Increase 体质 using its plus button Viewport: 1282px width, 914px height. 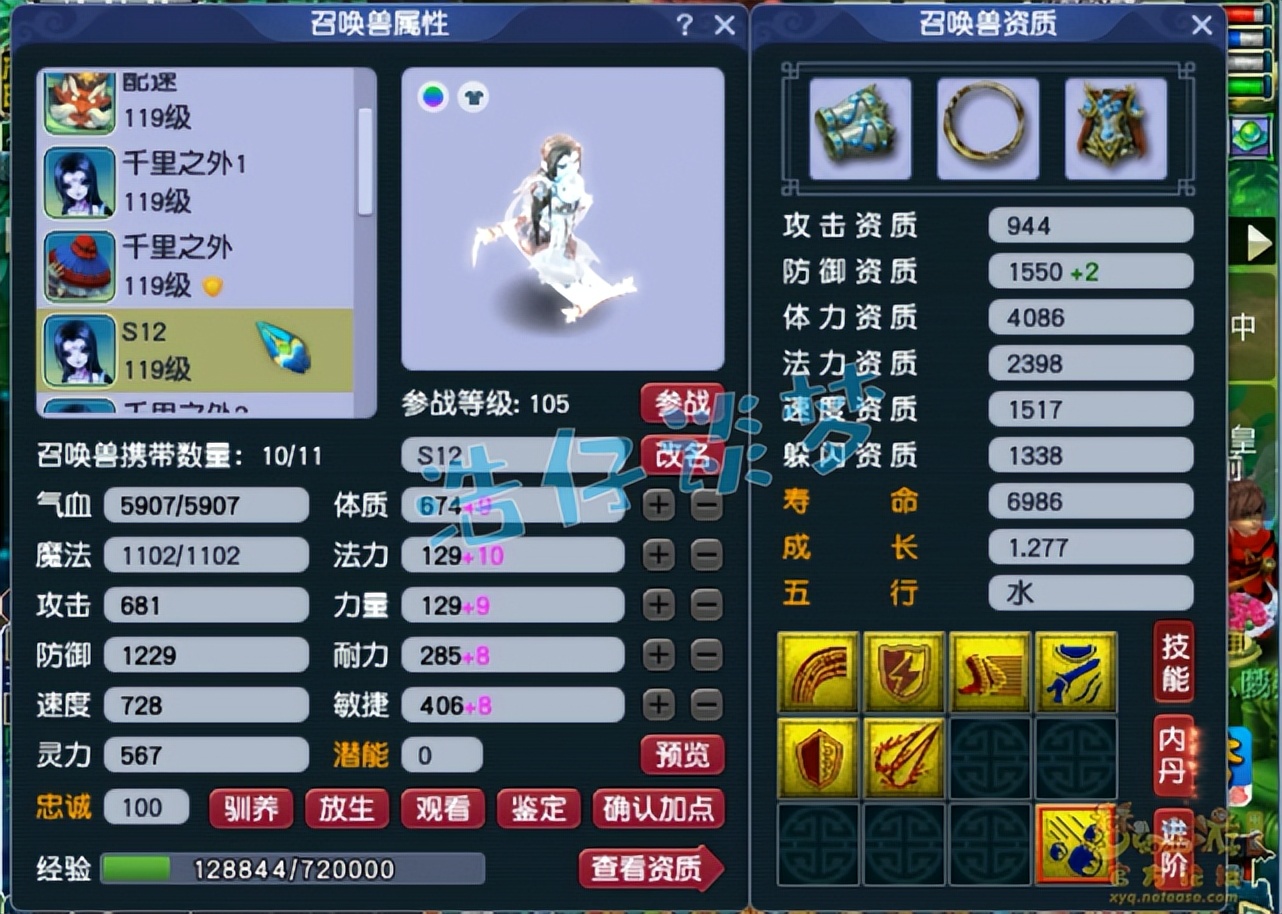tap(658, 506)
